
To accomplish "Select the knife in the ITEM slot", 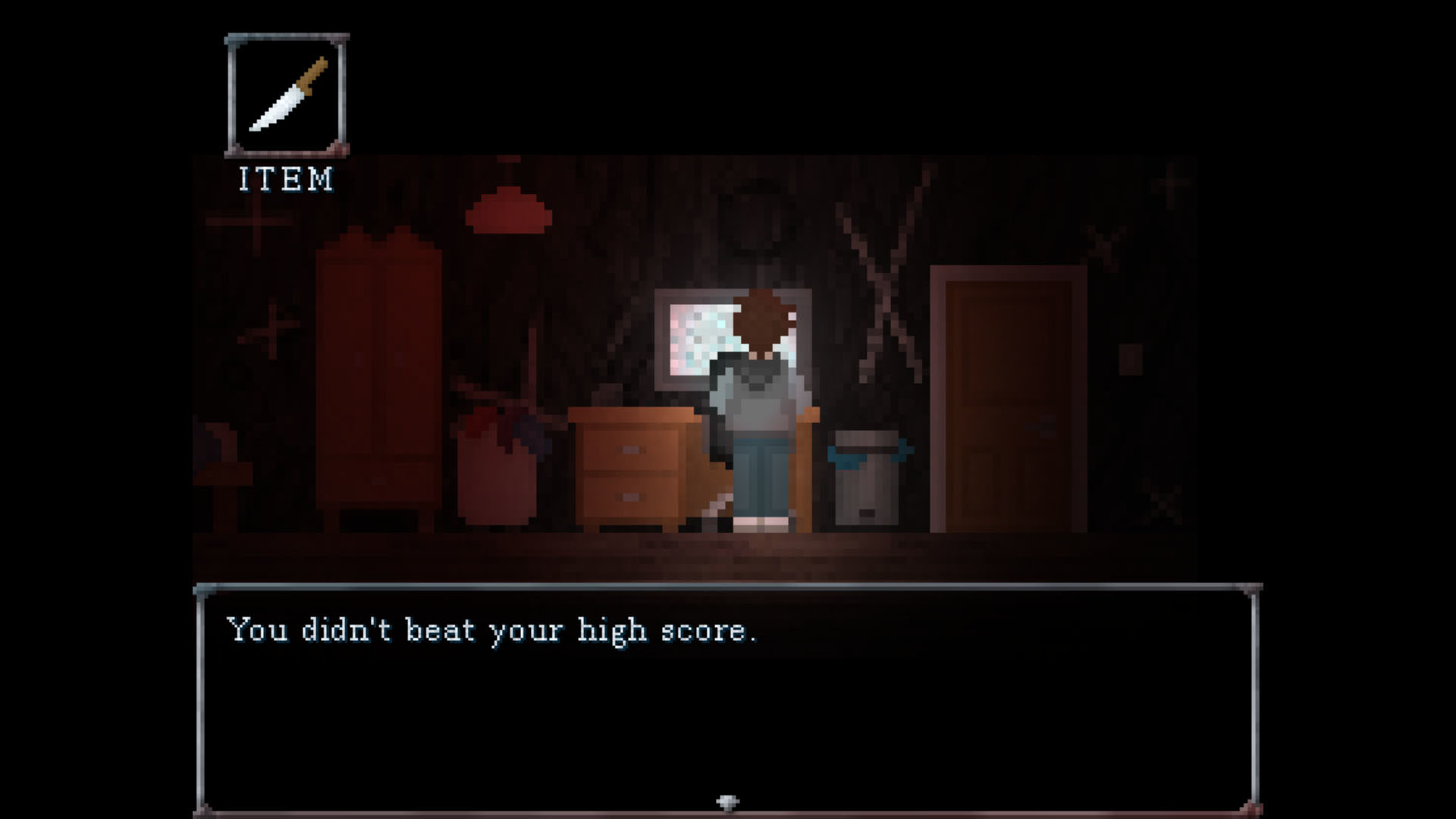I will pos(287,96).
